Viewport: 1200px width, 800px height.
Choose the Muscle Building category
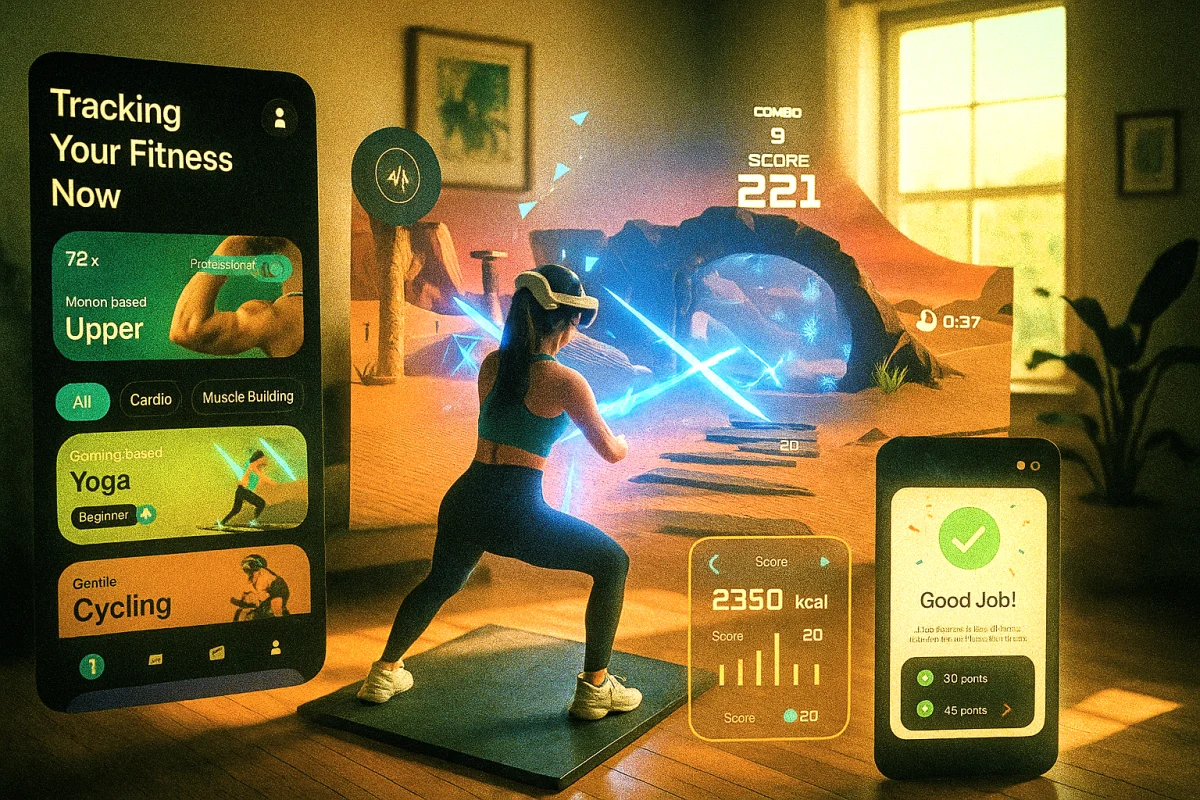(248, 397)
